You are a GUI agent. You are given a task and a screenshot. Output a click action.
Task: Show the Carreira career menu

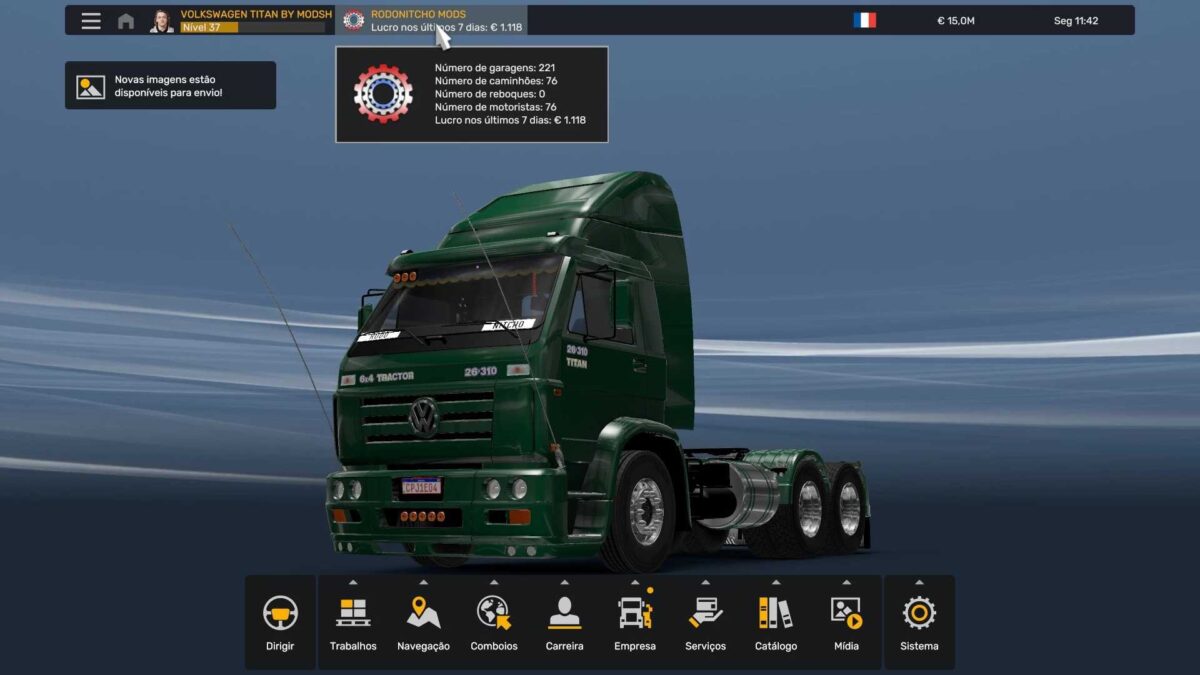pyautogui.click(x=564, y=622)
